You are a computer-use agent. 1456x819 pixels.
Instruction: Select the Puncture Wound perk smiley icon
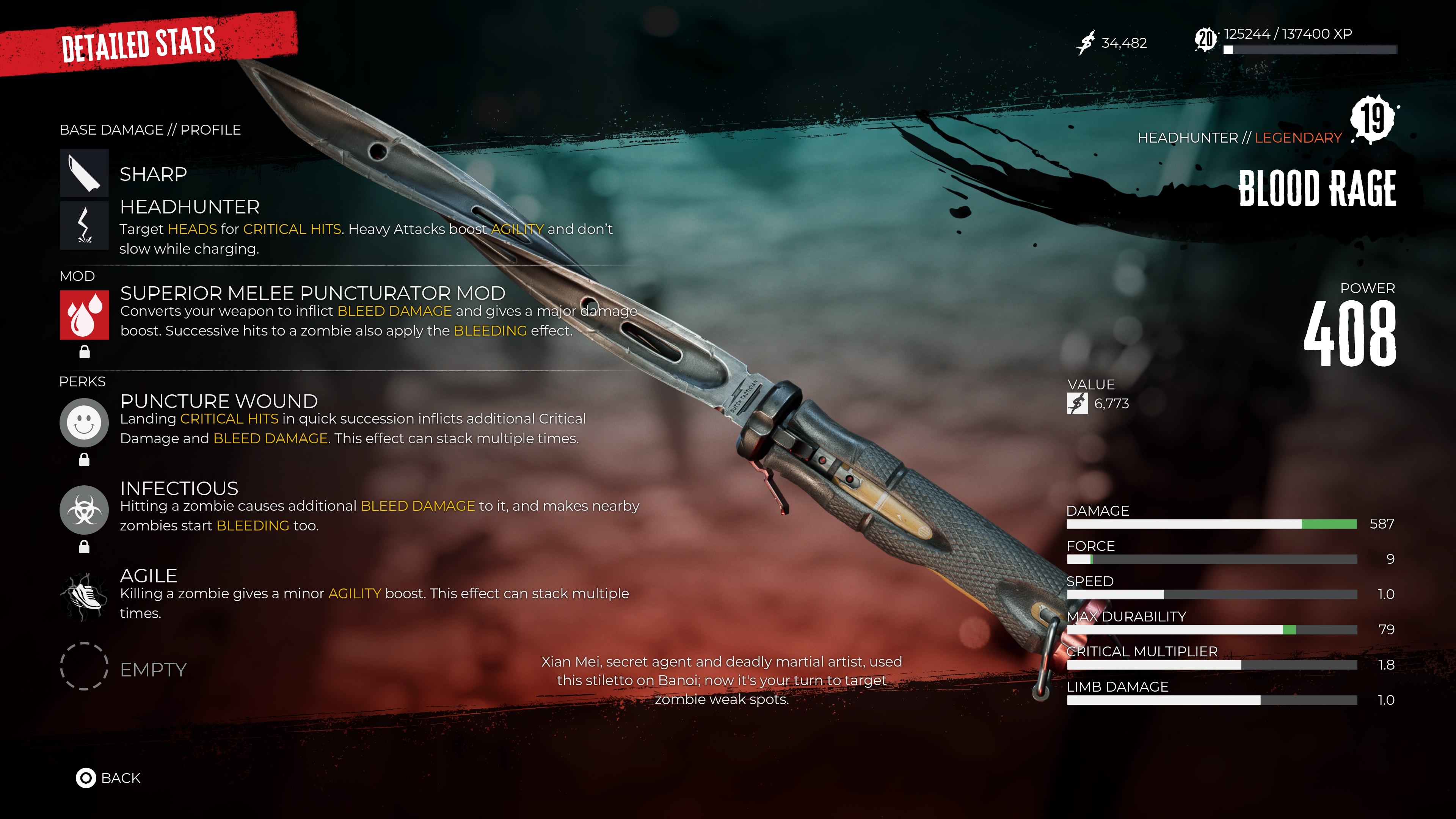click(84, 423)
